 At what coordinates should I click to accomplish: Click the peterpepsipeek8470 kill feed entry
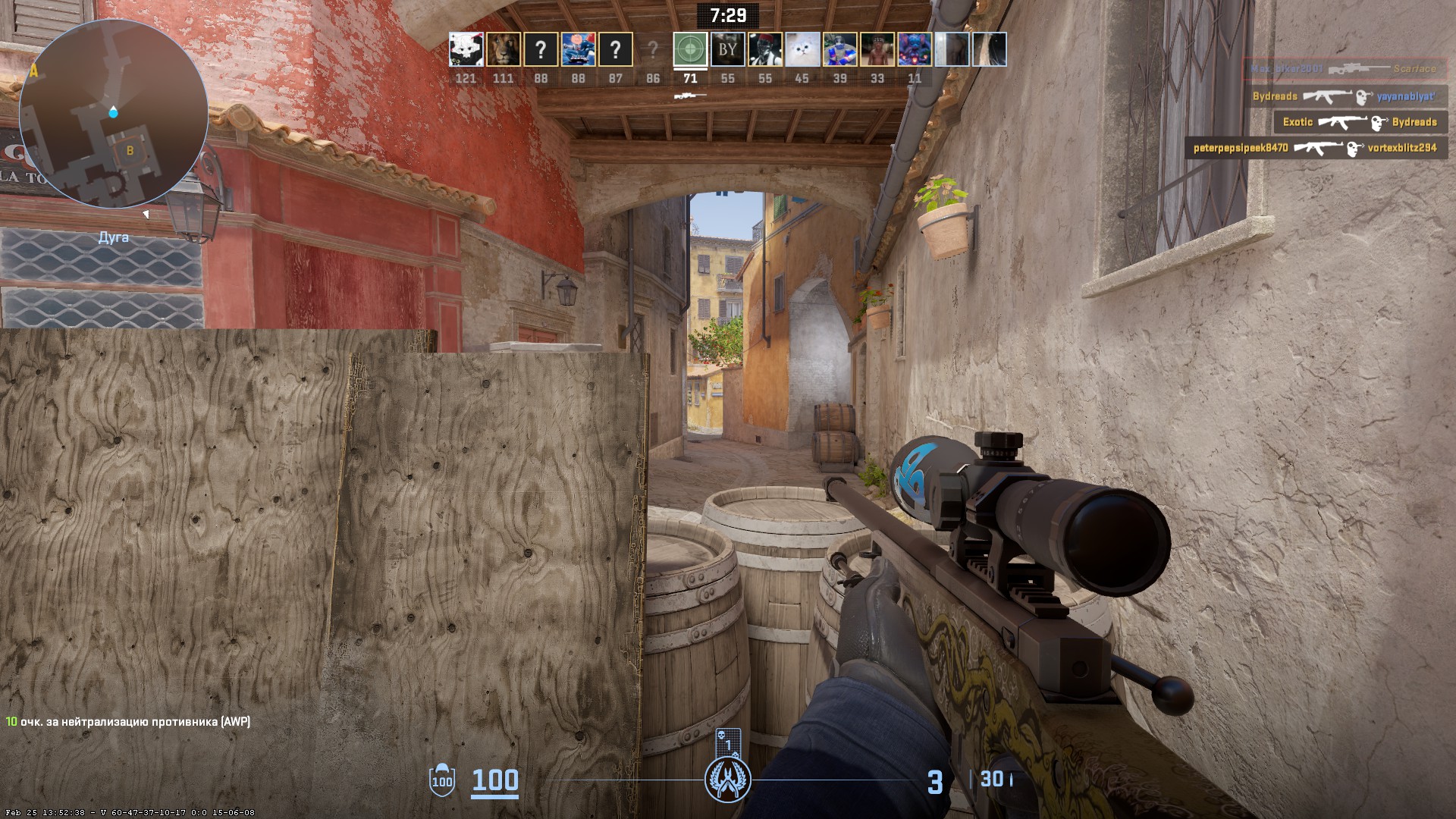tap(1315, 148)
